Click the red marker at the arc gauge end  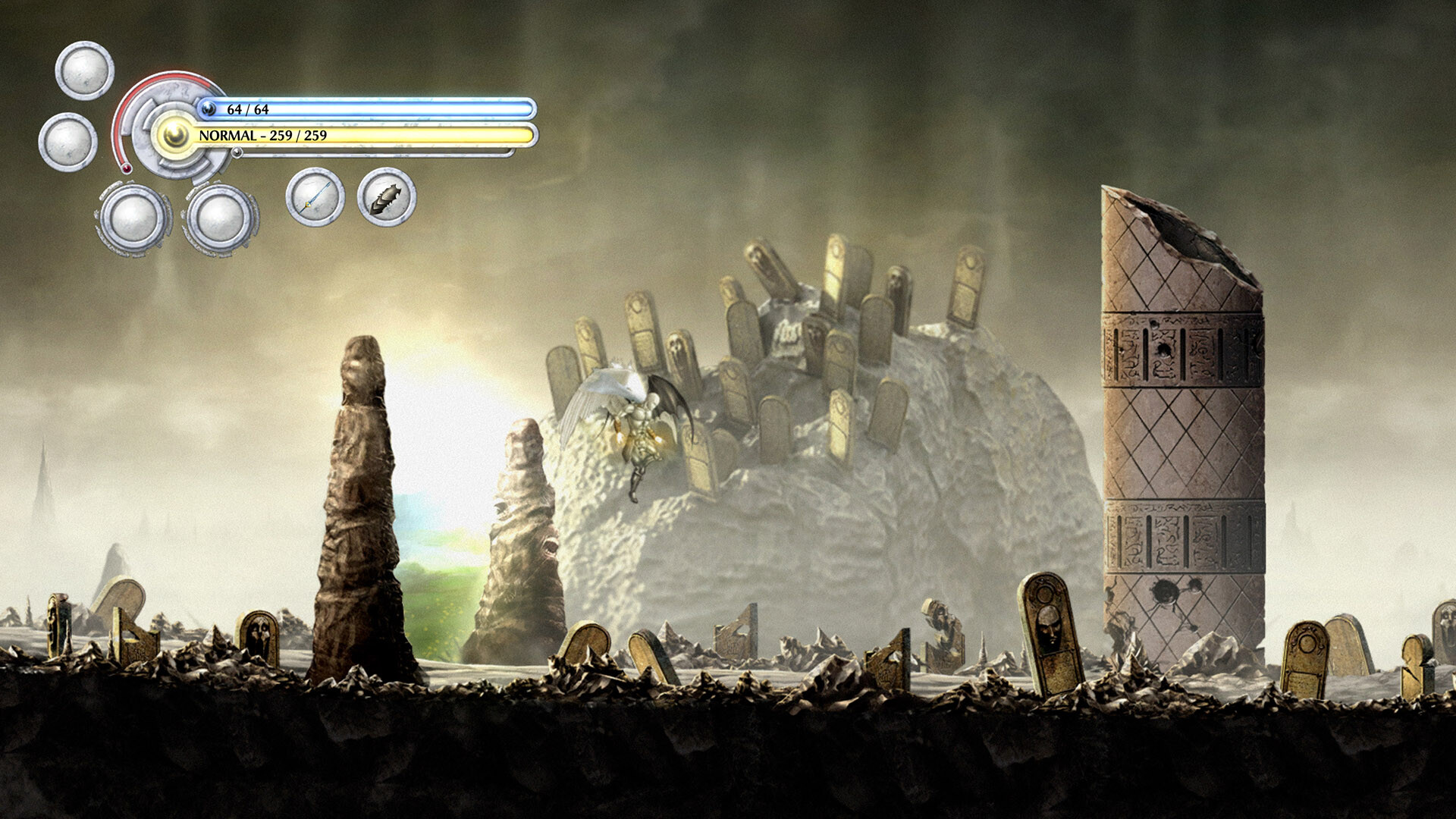click(125, 168)
